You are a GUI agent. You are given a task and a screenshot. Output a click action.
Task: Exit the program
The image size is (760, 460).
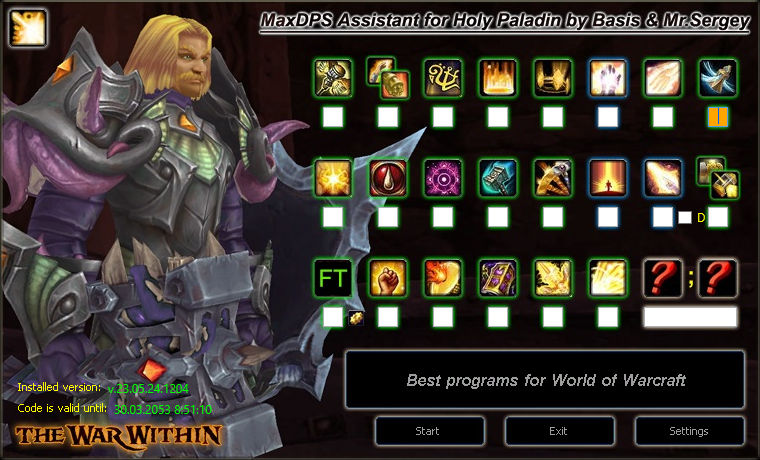pyautogui.click(x=558, y=431)
